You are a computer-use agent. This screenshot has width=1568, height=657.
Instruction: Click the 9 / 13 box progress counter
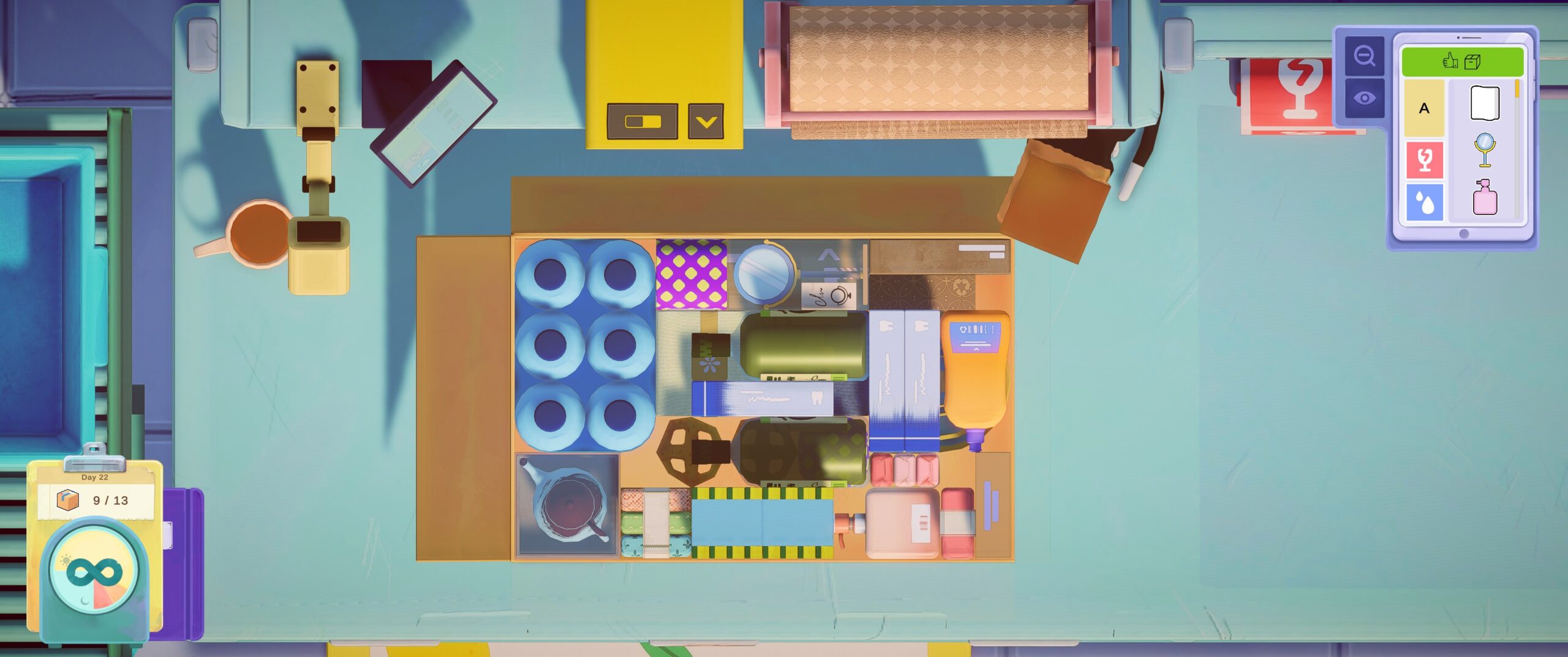(x=109, y=500)
